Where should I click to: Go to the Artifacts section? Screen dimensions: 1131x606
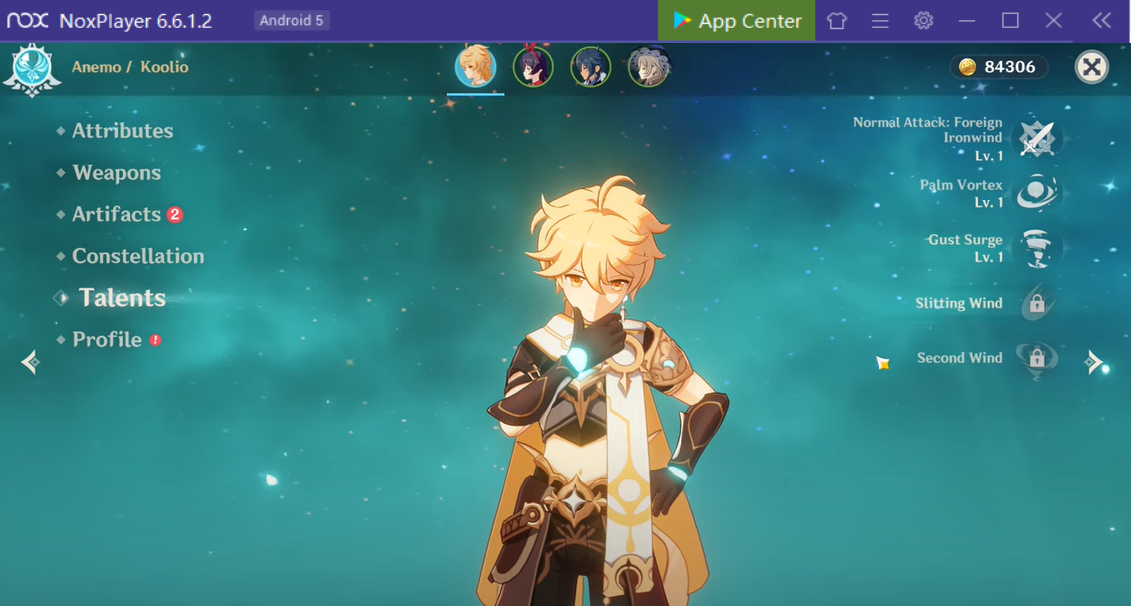pos(116,214)
